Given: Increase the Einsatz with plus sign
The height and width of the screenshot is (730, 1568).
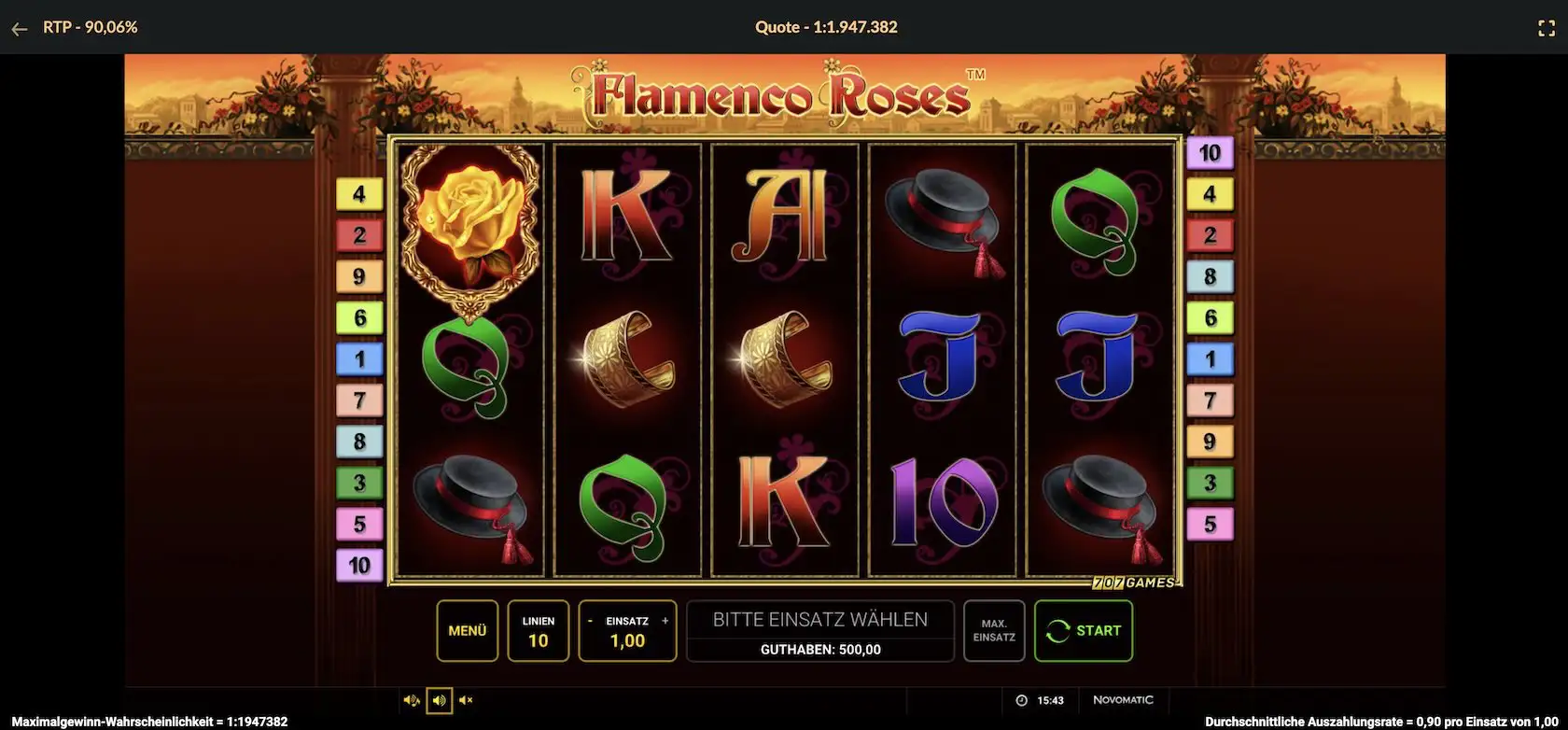Looking at the screenshot, I should 665,619.
